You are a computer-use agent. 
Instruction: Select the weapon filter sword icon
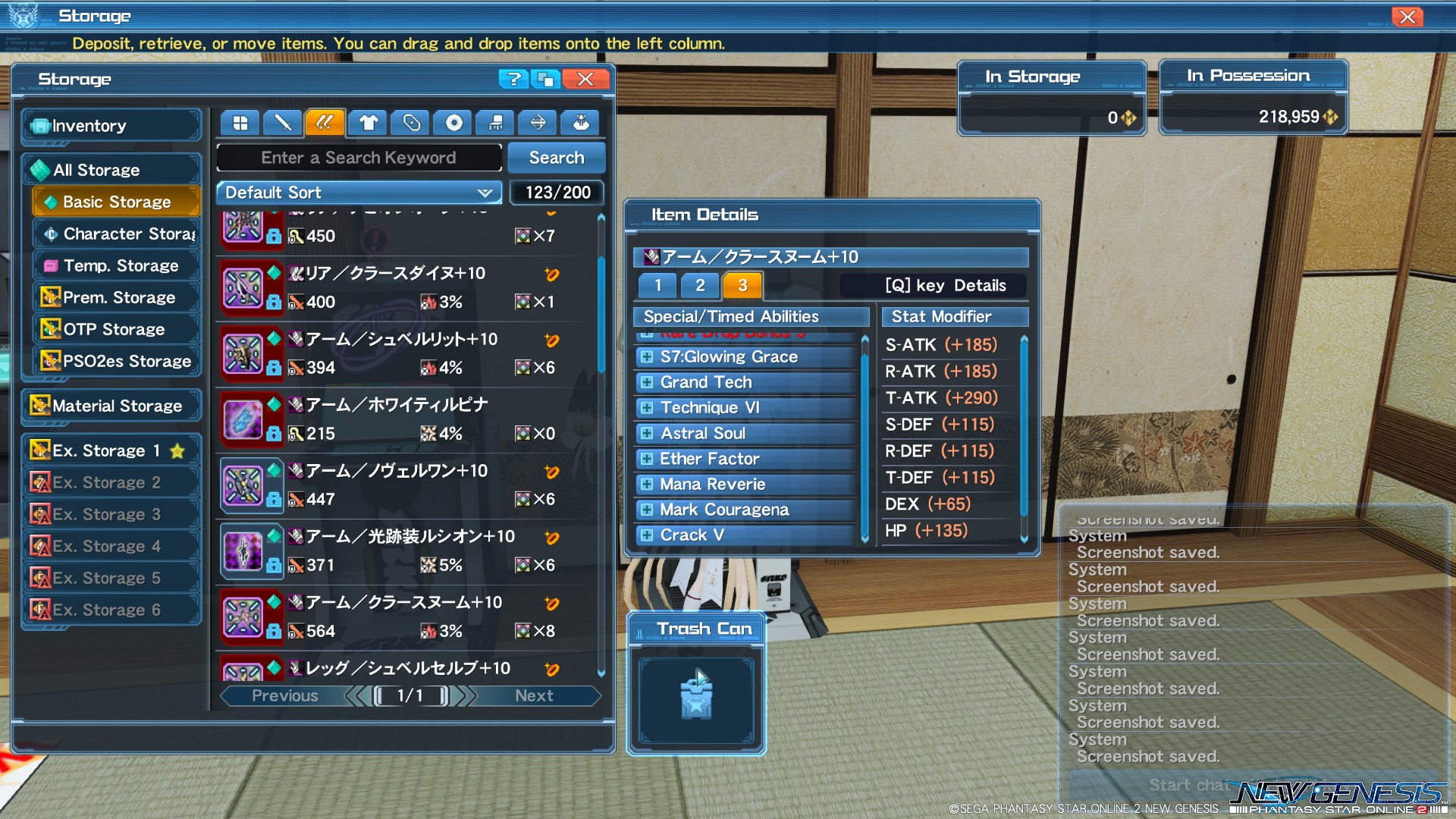(282, 123)
